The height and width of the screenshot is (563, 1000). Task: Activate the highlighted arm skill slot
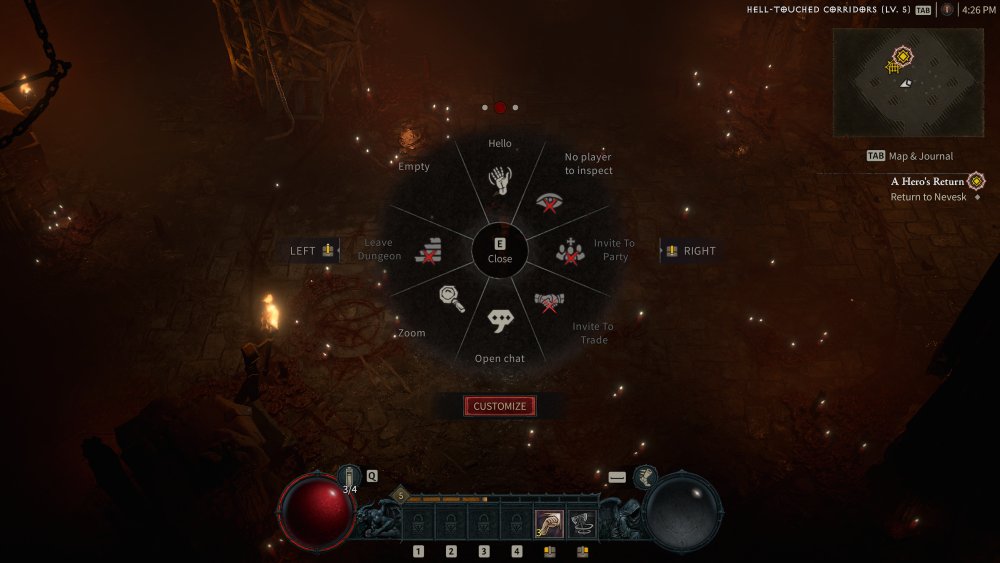pyautogui.click(x=549, y=523)
